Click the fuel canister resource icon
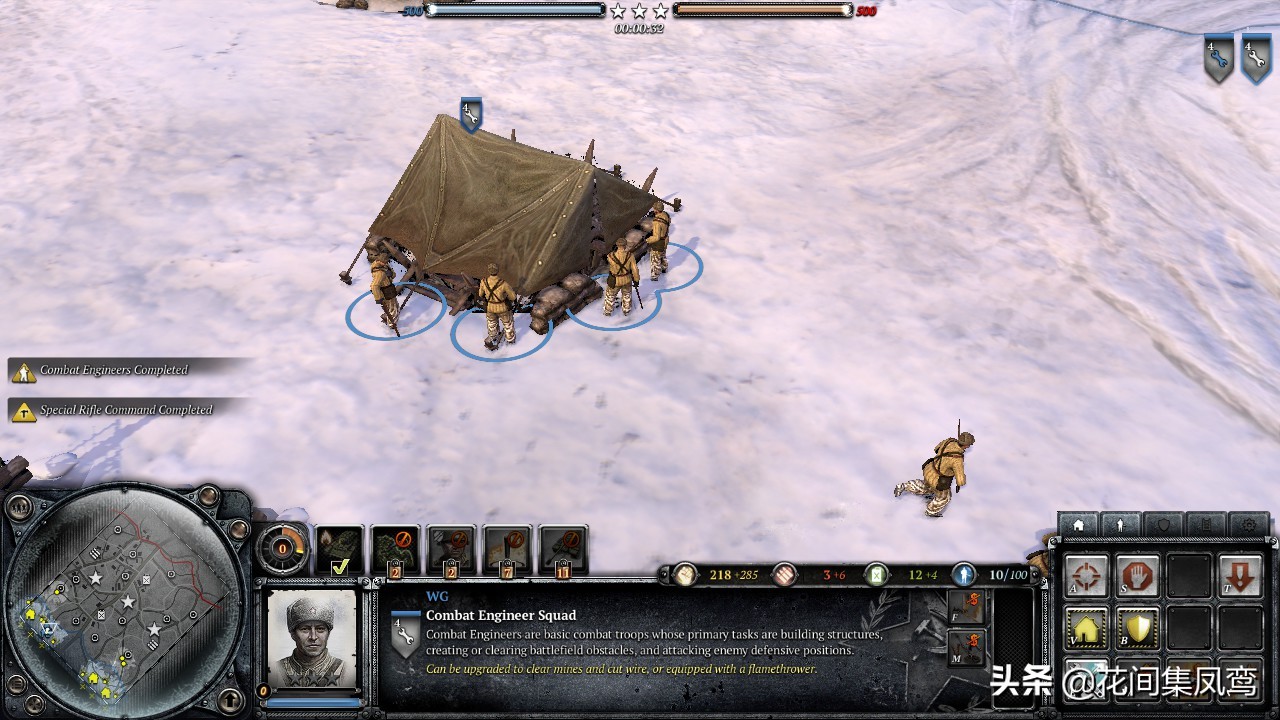The width and height of the screenshot is (1280, 720). 876,576
